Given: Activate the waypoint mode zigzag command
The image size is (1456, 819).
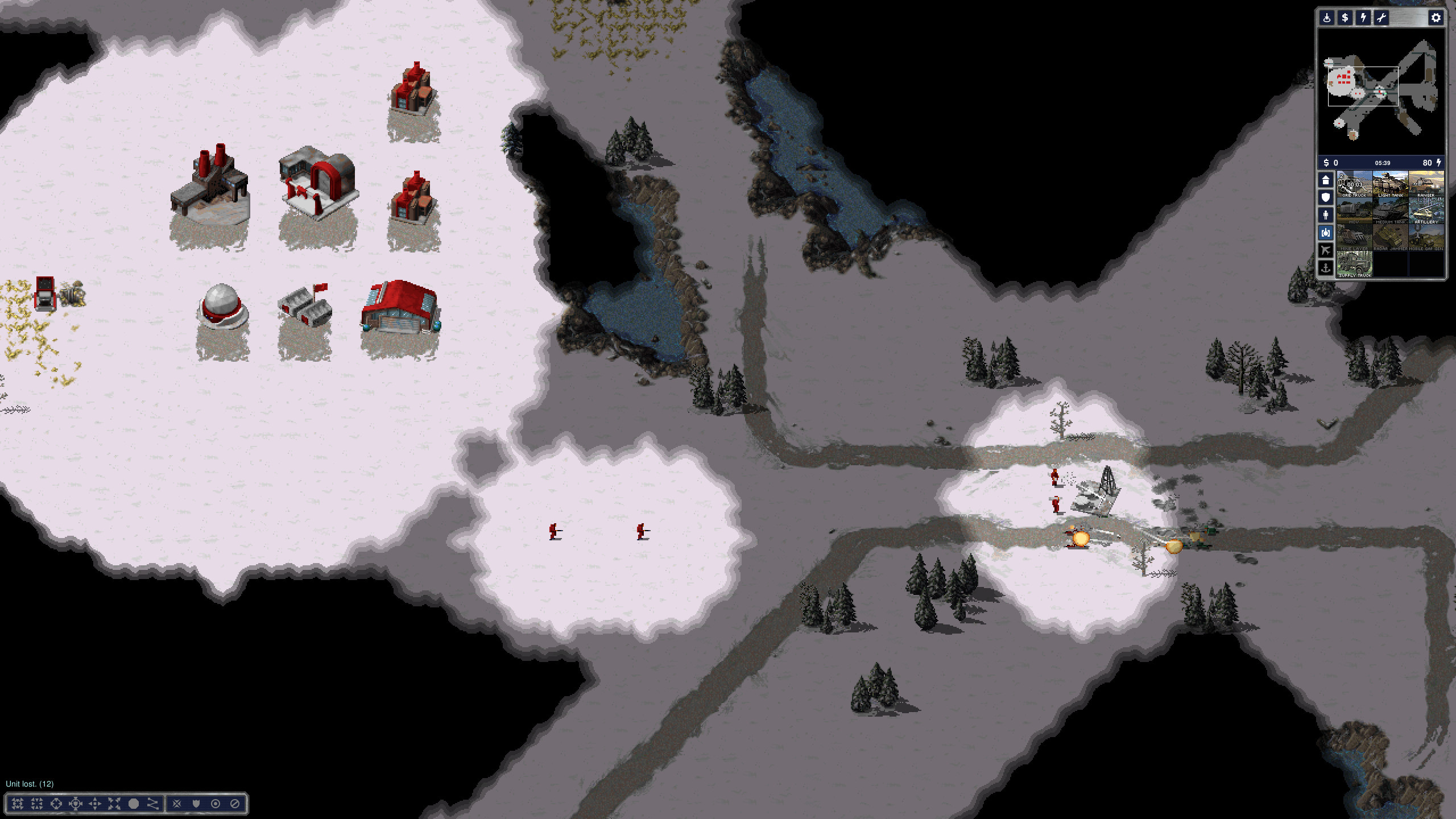Looking at the screenshot, I should (x=152, y=804).
